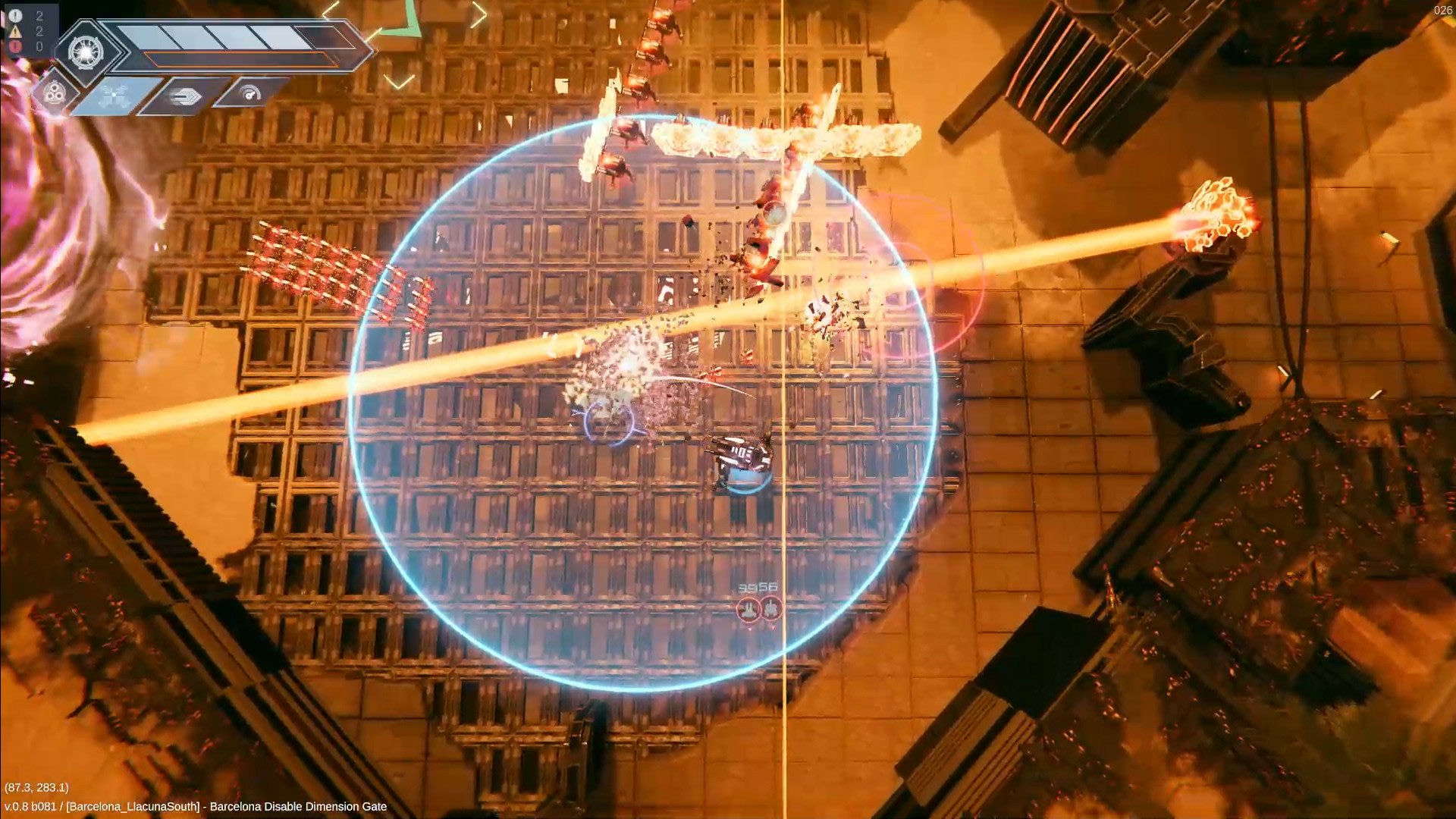
Task: Toggle the white alert counter showing 2
Action: point(39,17)
